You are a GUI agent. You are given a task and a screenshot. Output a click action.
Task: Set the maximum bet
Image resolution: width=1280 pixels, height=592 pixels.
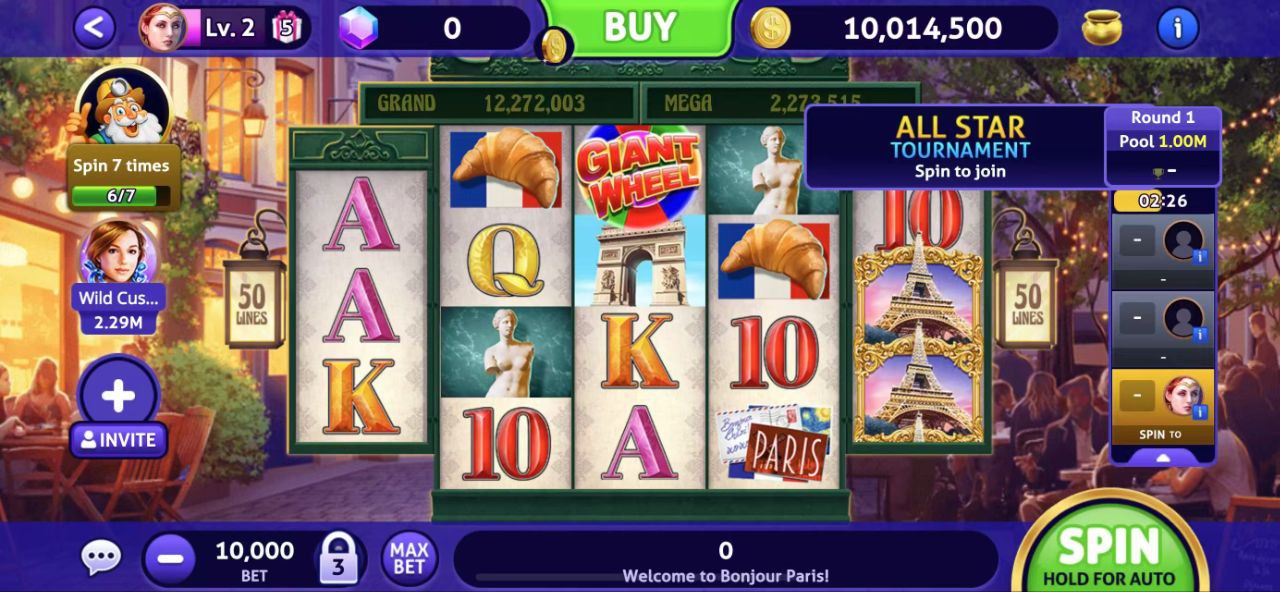409,558
